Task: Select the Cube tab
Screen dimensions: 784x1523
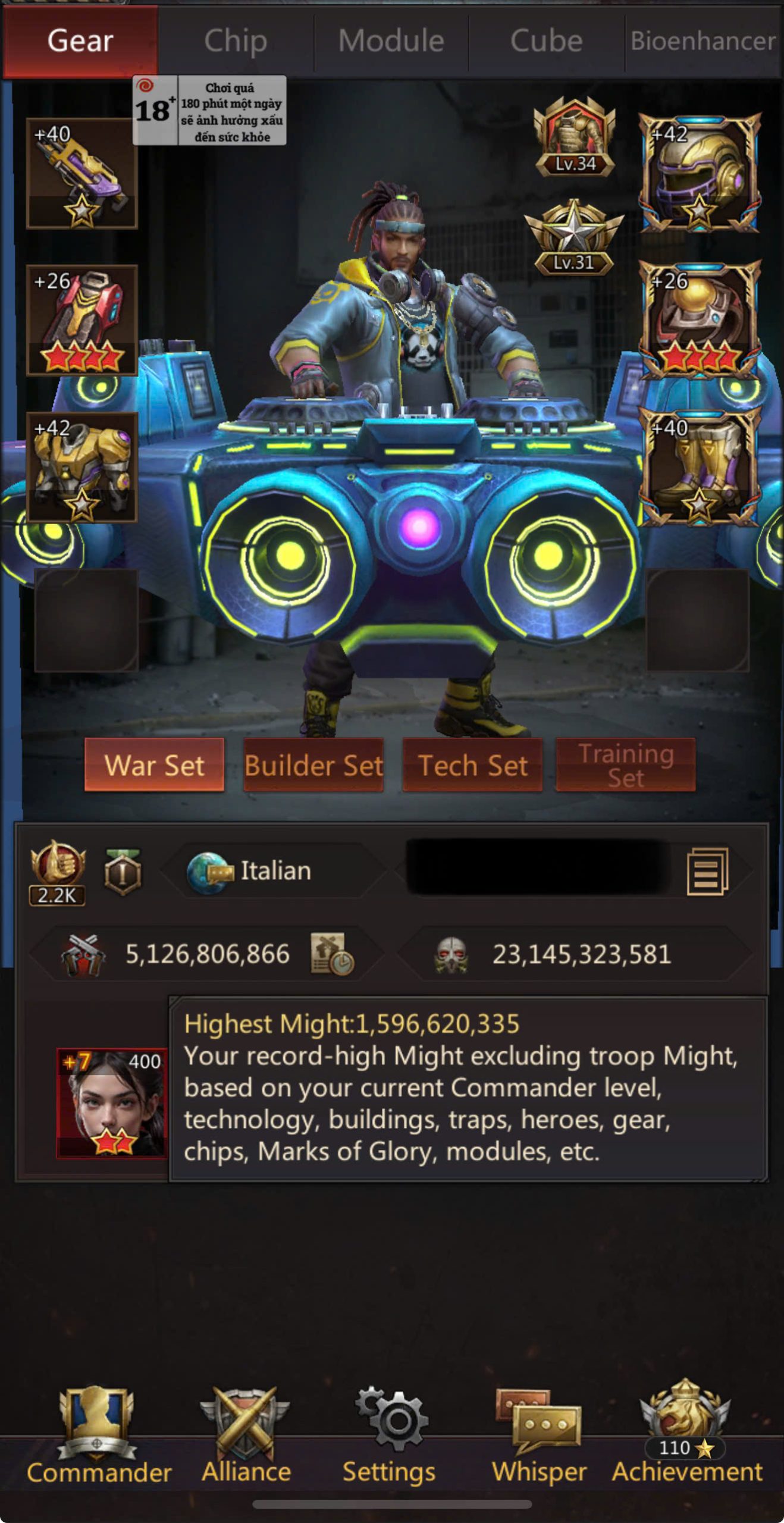Action: [546, 42]
